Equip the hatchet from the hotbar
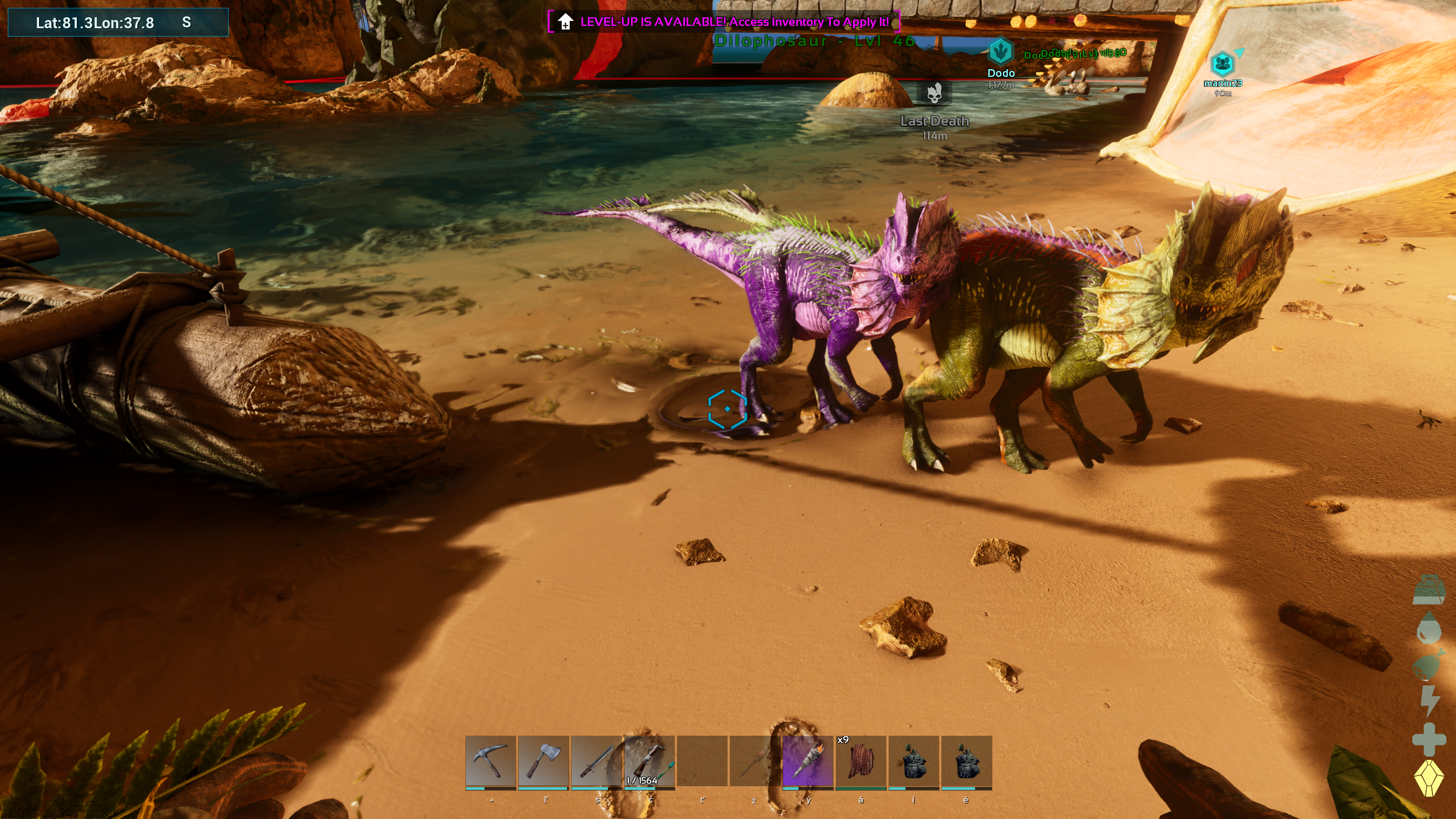1456x819 pixels. [543, 761]
